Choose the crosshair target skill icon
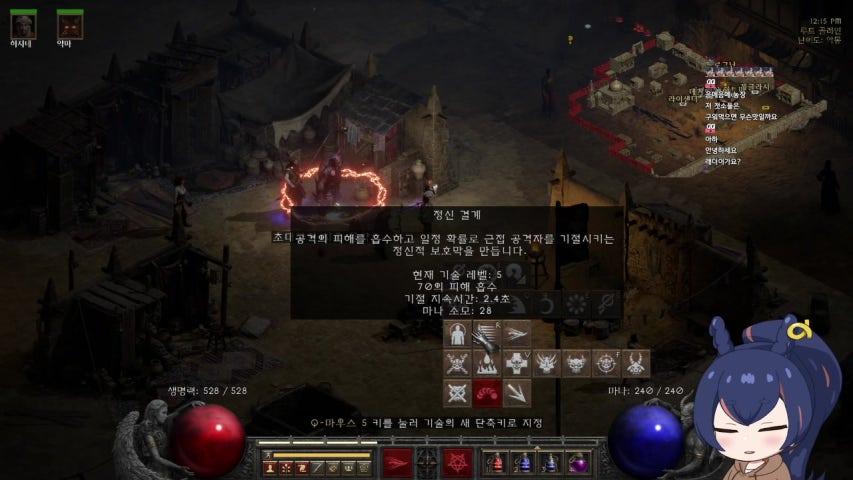Image resolution: width=853 pixels, height=480 pixels. [x=606, y=363]
